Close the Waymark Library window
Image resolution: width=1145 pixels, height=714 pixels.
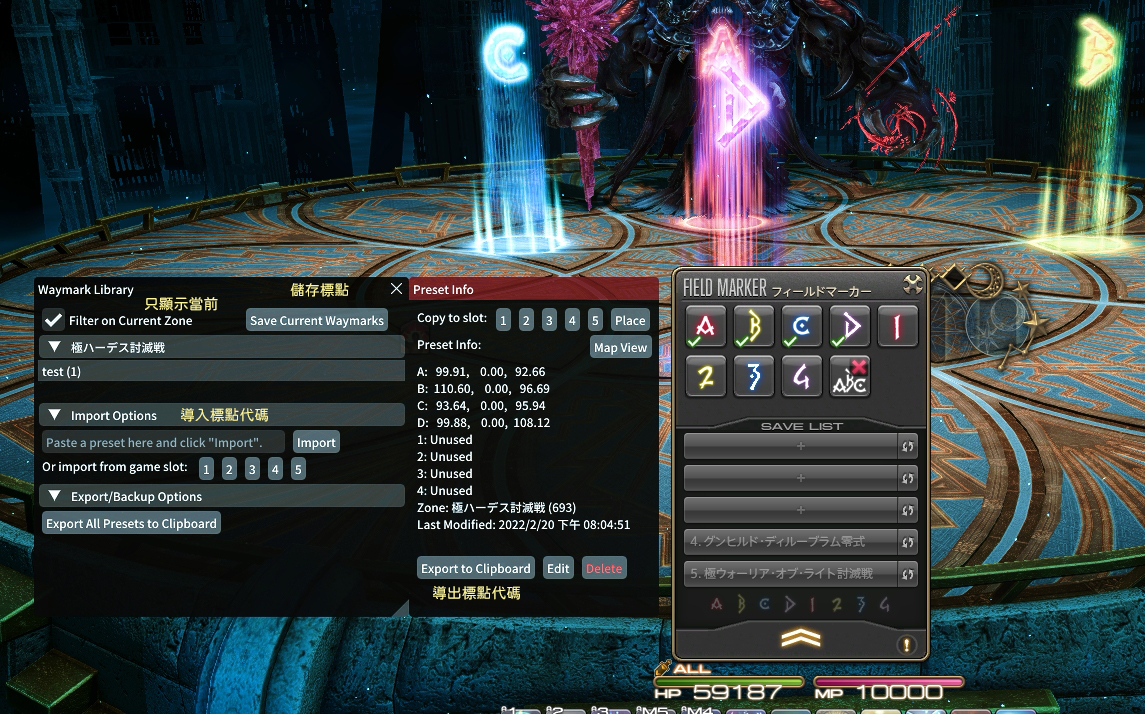396,289
